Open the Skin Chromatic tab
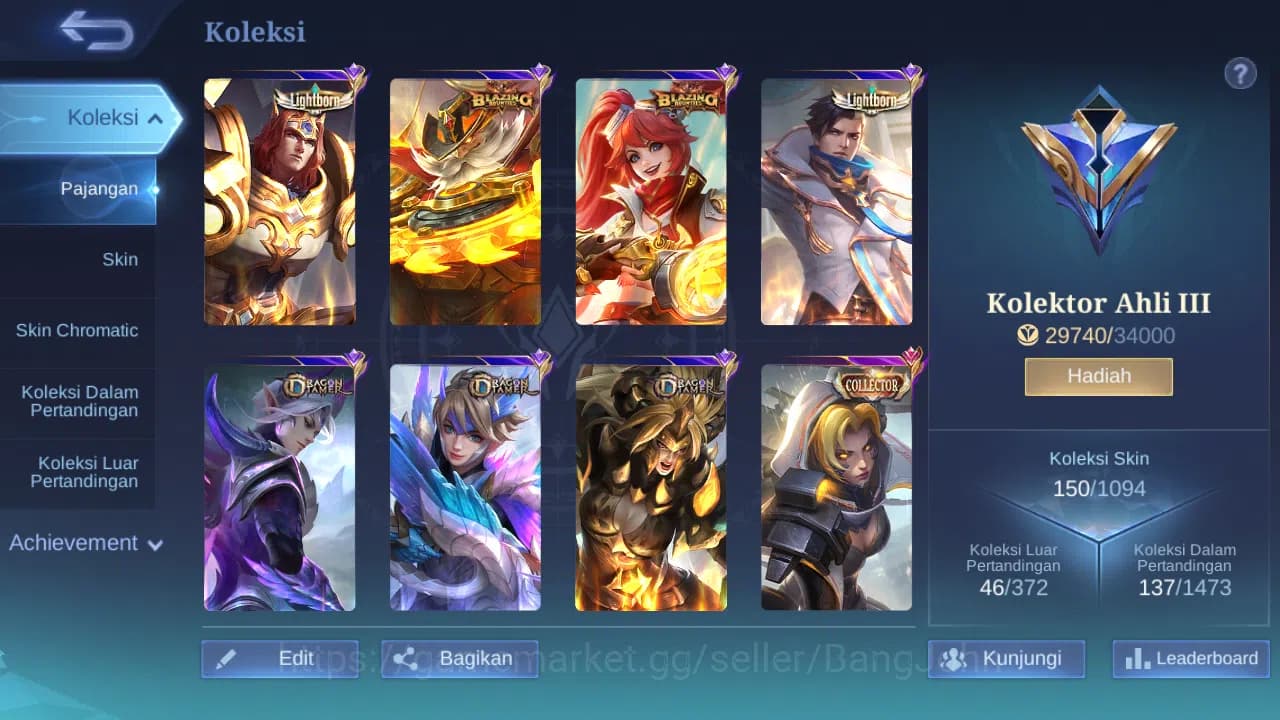 (x=79, y=330)
